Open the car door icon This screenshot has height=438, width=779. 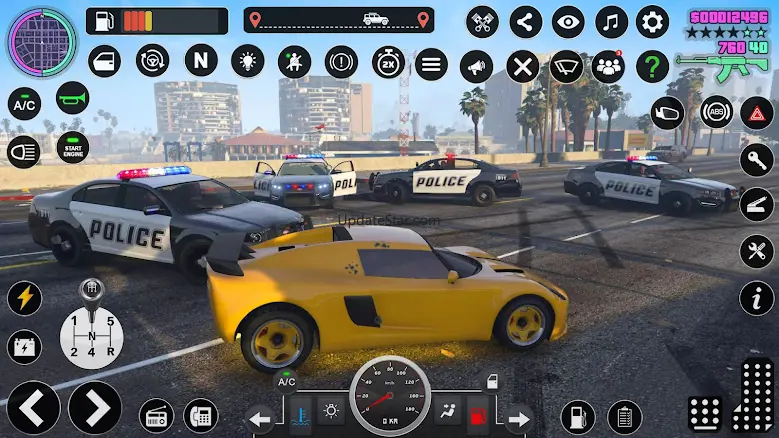coord(105,61)
